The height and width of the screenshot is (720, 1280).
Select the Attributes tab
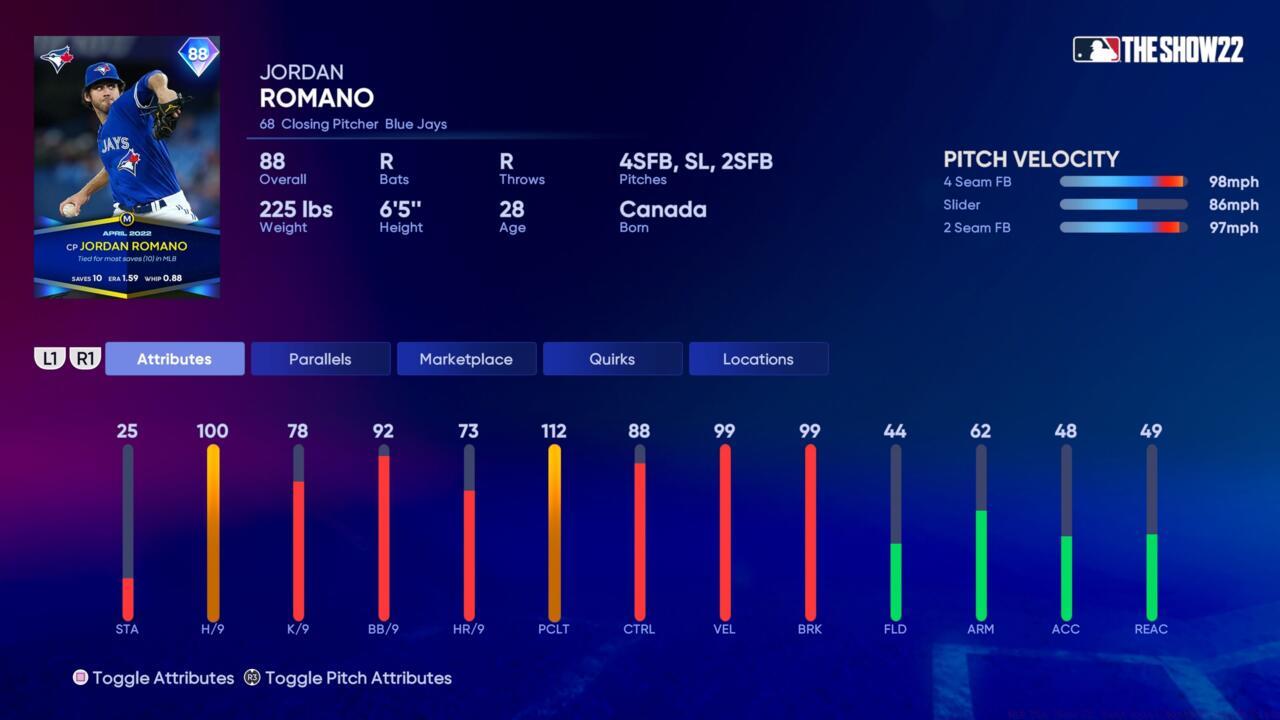coord(174,358)
